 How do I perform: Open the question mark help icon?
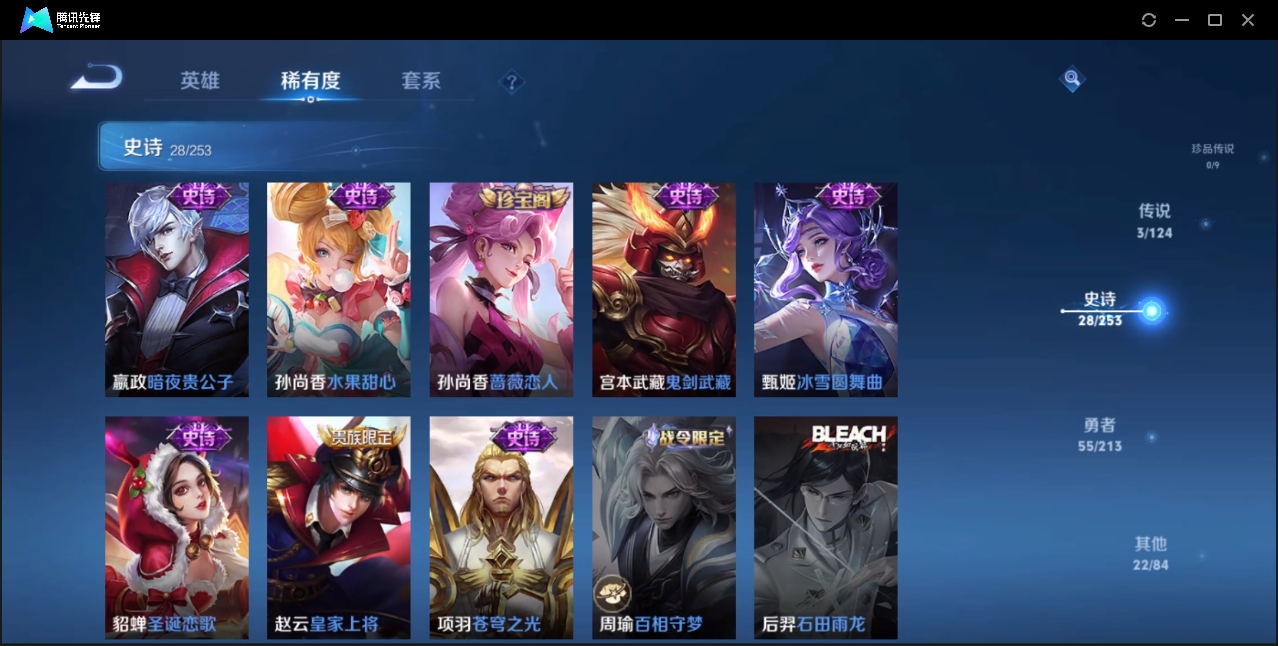point(512,82)
